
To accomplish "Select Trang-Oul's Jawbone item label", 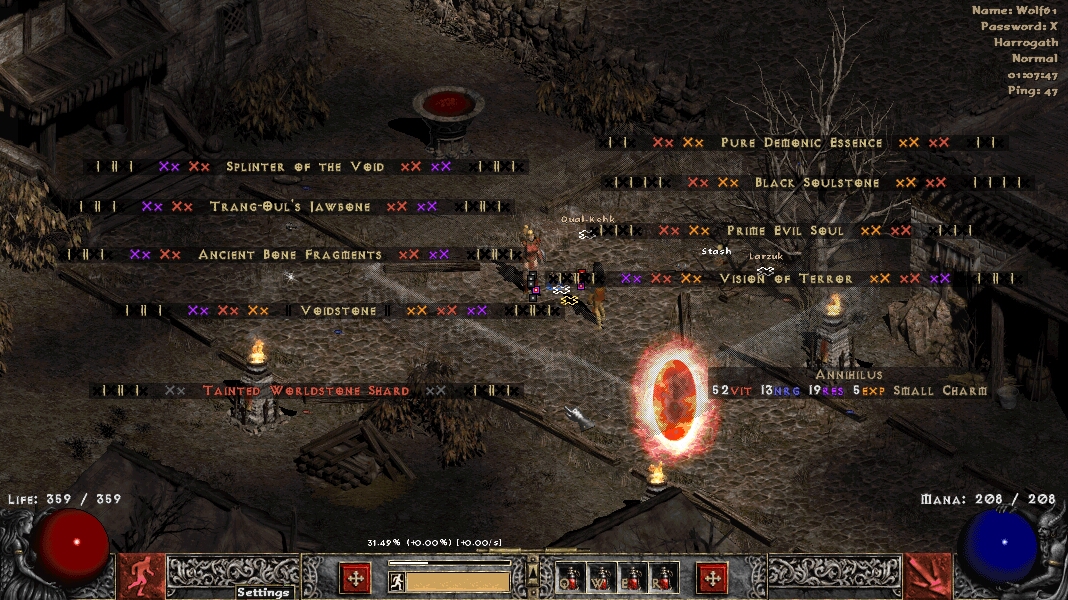I will 290,207.
